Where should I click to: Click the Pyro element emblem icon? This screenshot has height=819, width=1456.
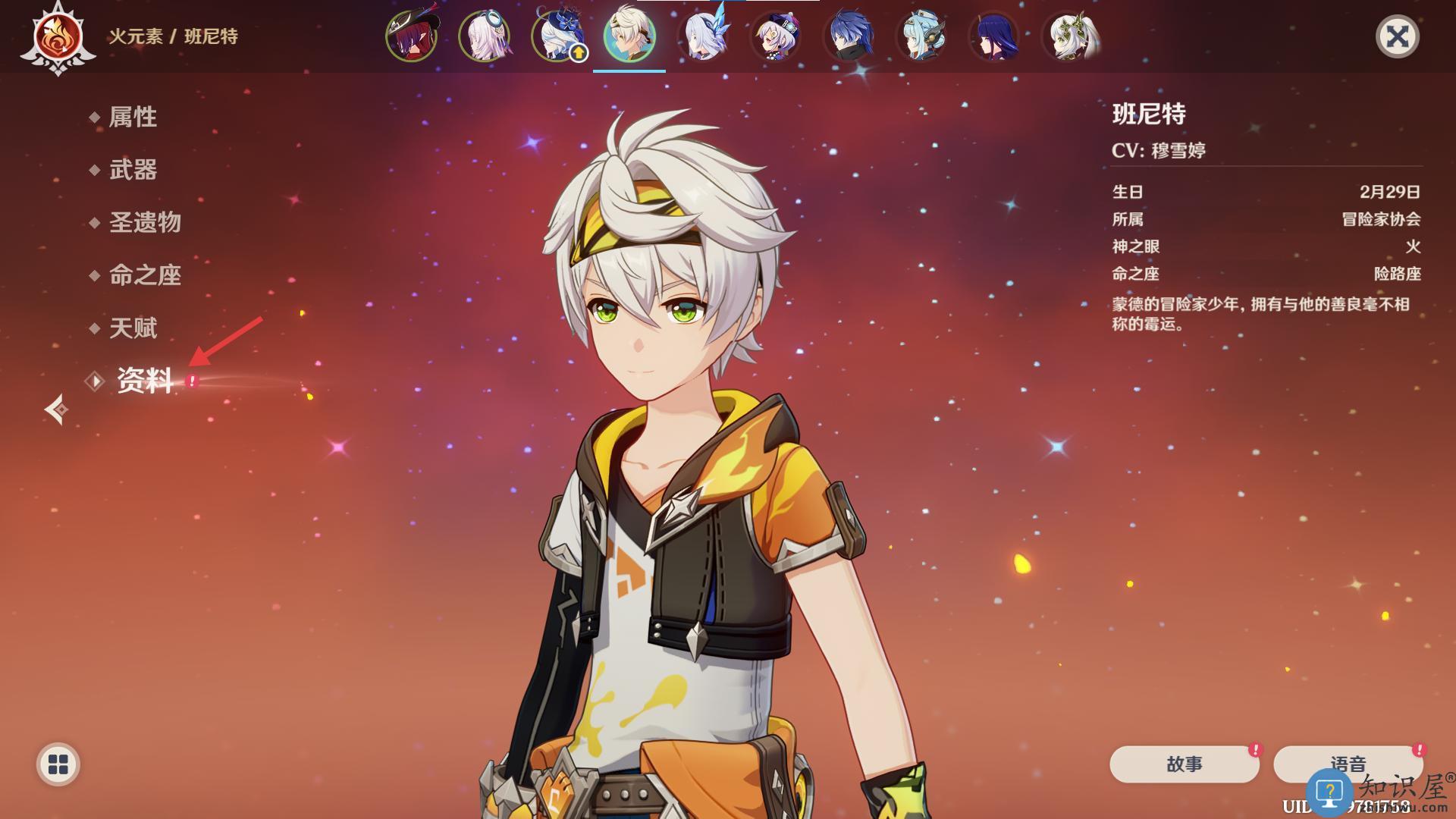58,38
